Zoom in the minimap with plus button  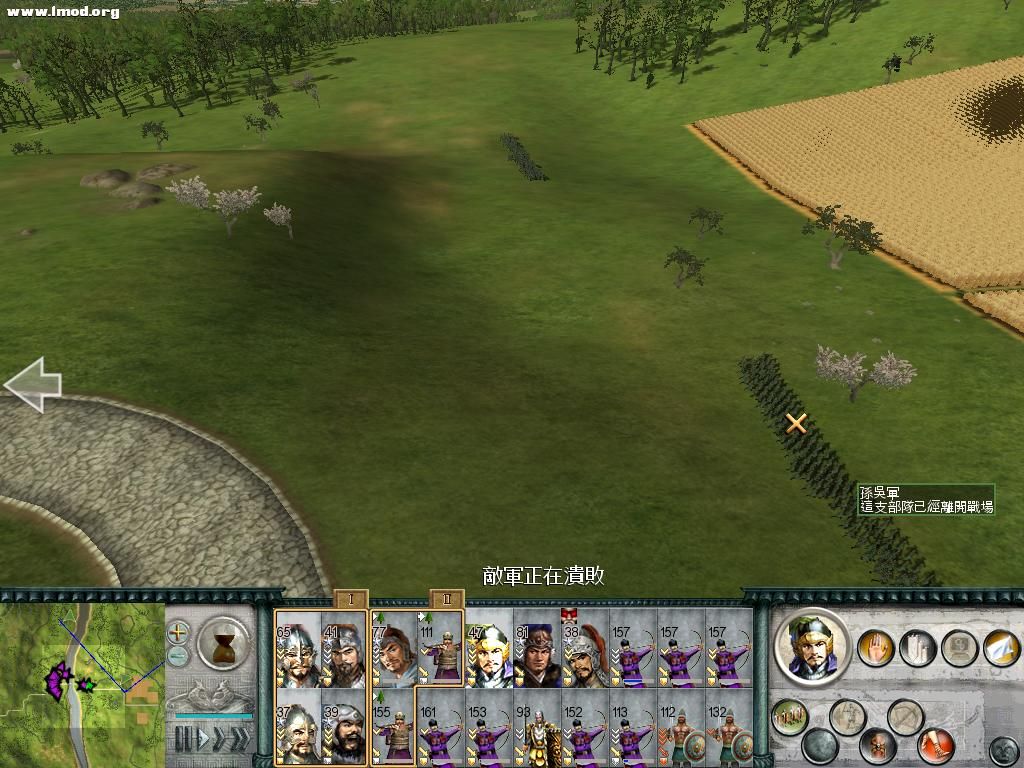178,632
